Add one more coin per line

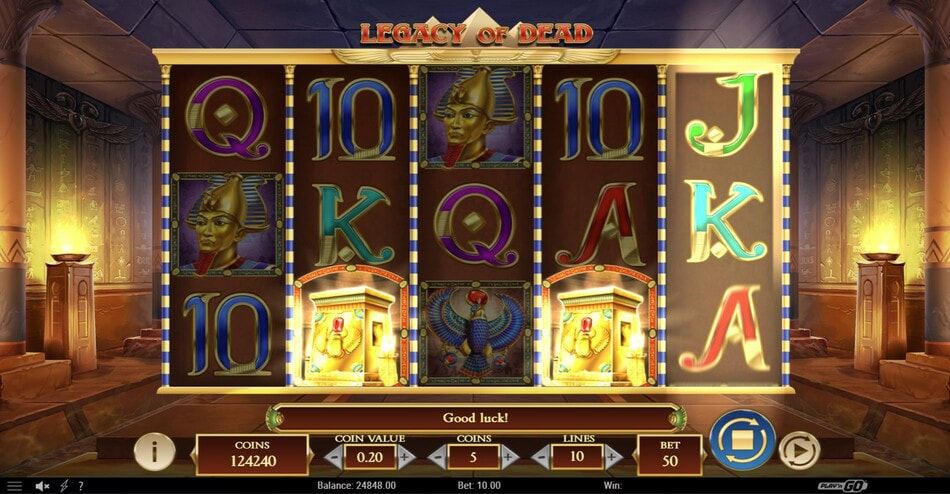(510, 457)
